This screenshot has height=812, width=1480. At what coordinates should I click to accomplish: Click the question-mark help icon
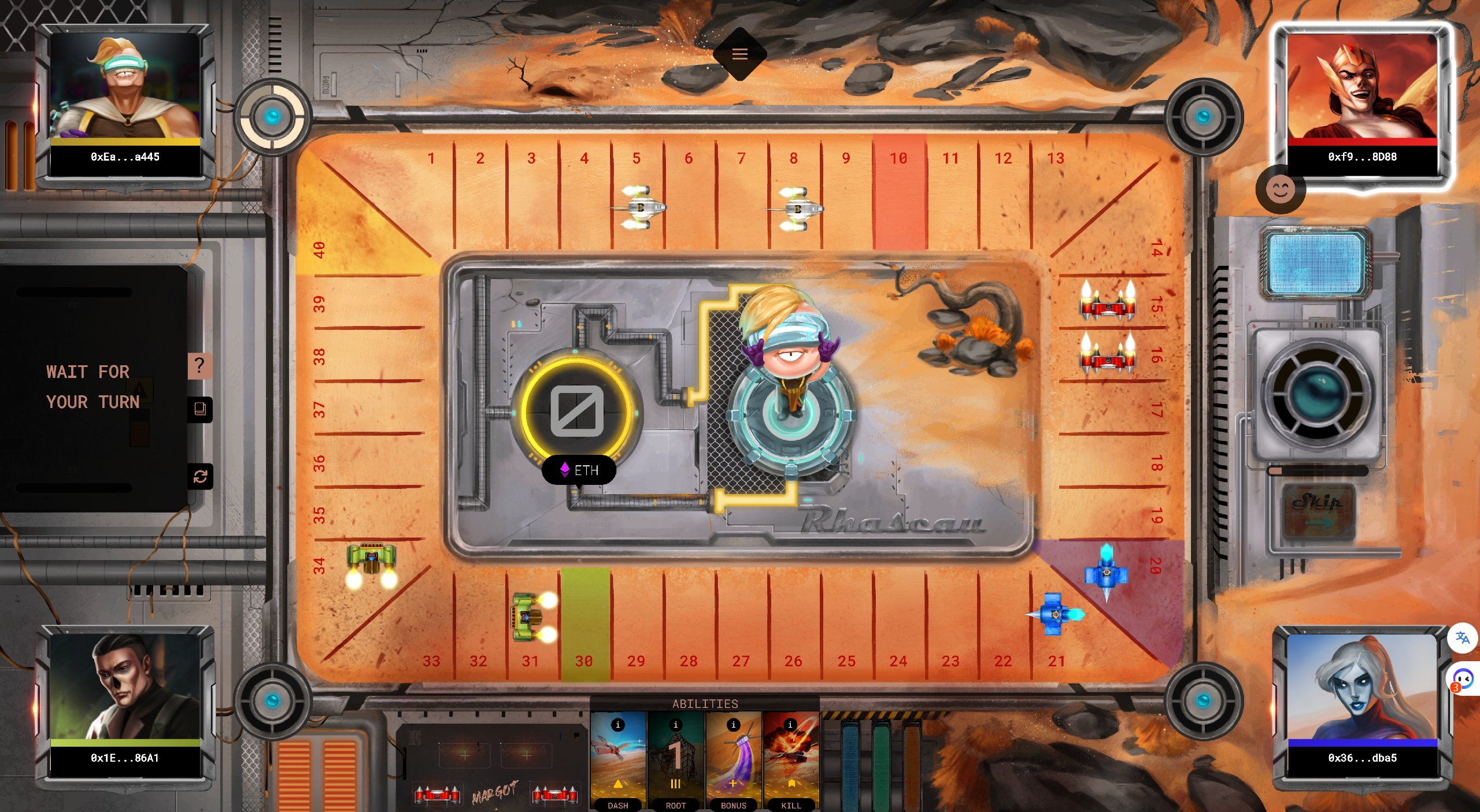[199, 365]
